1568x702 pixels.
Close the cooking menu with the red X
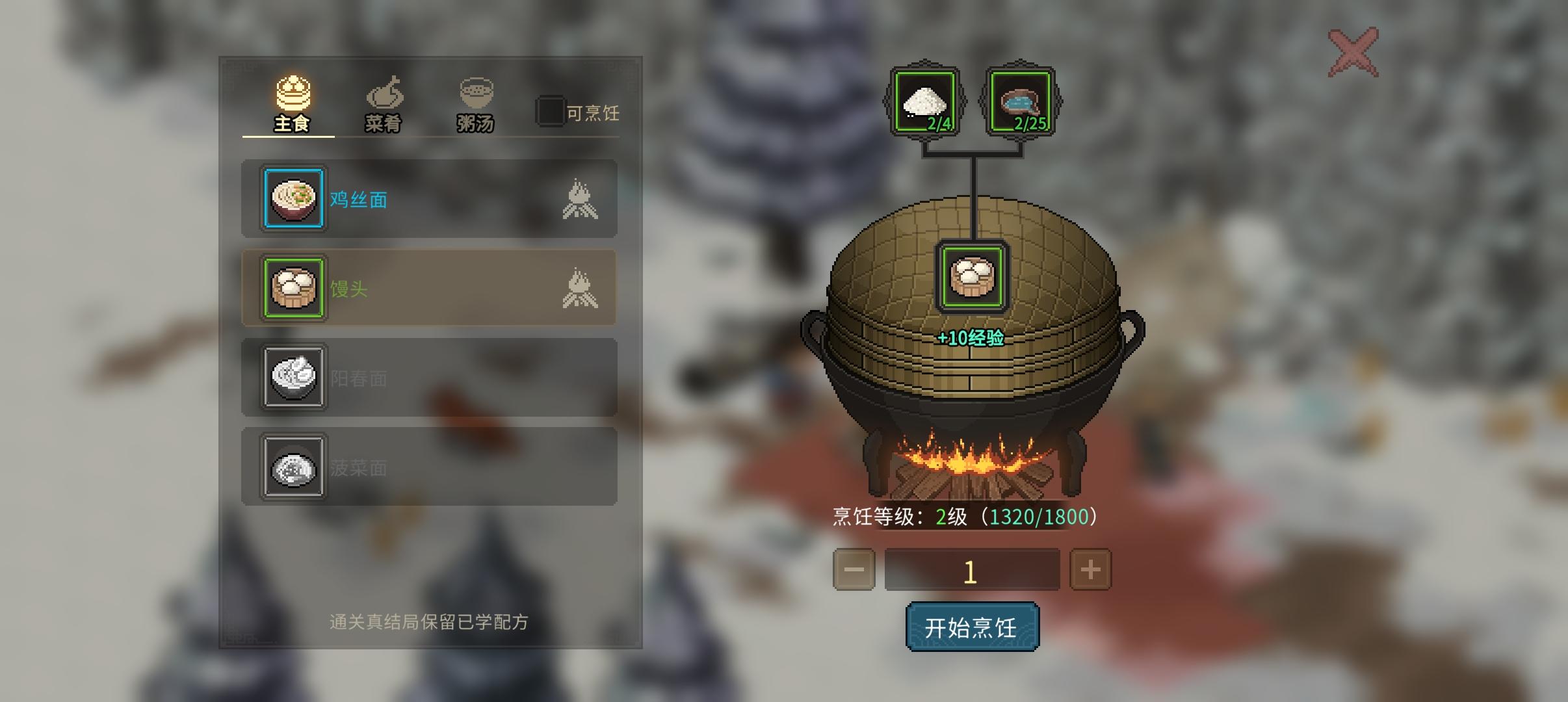click(x=1354, y=51)
